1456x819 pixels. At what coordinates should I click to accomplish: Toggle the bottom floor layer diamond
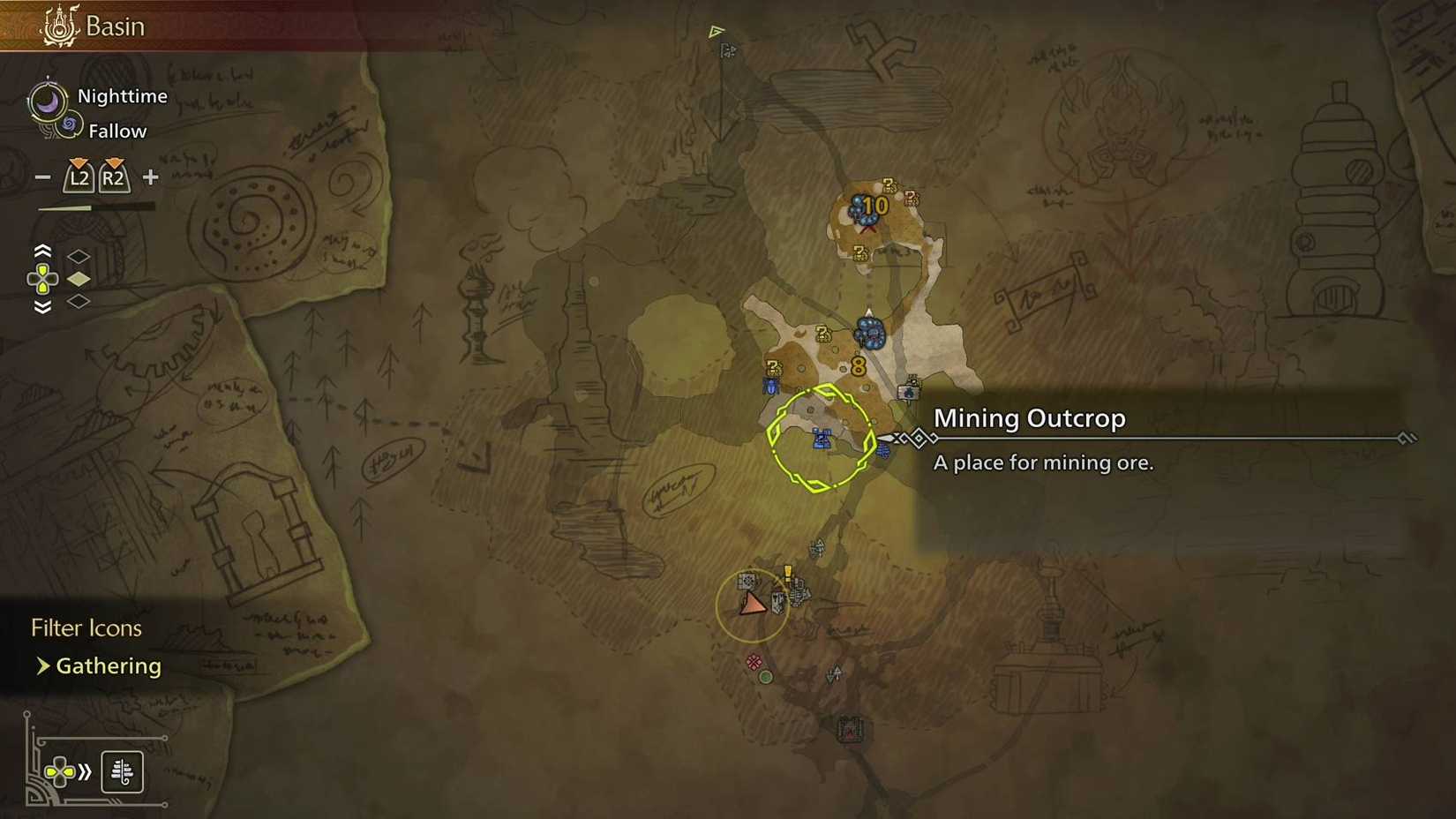[79, 301]
